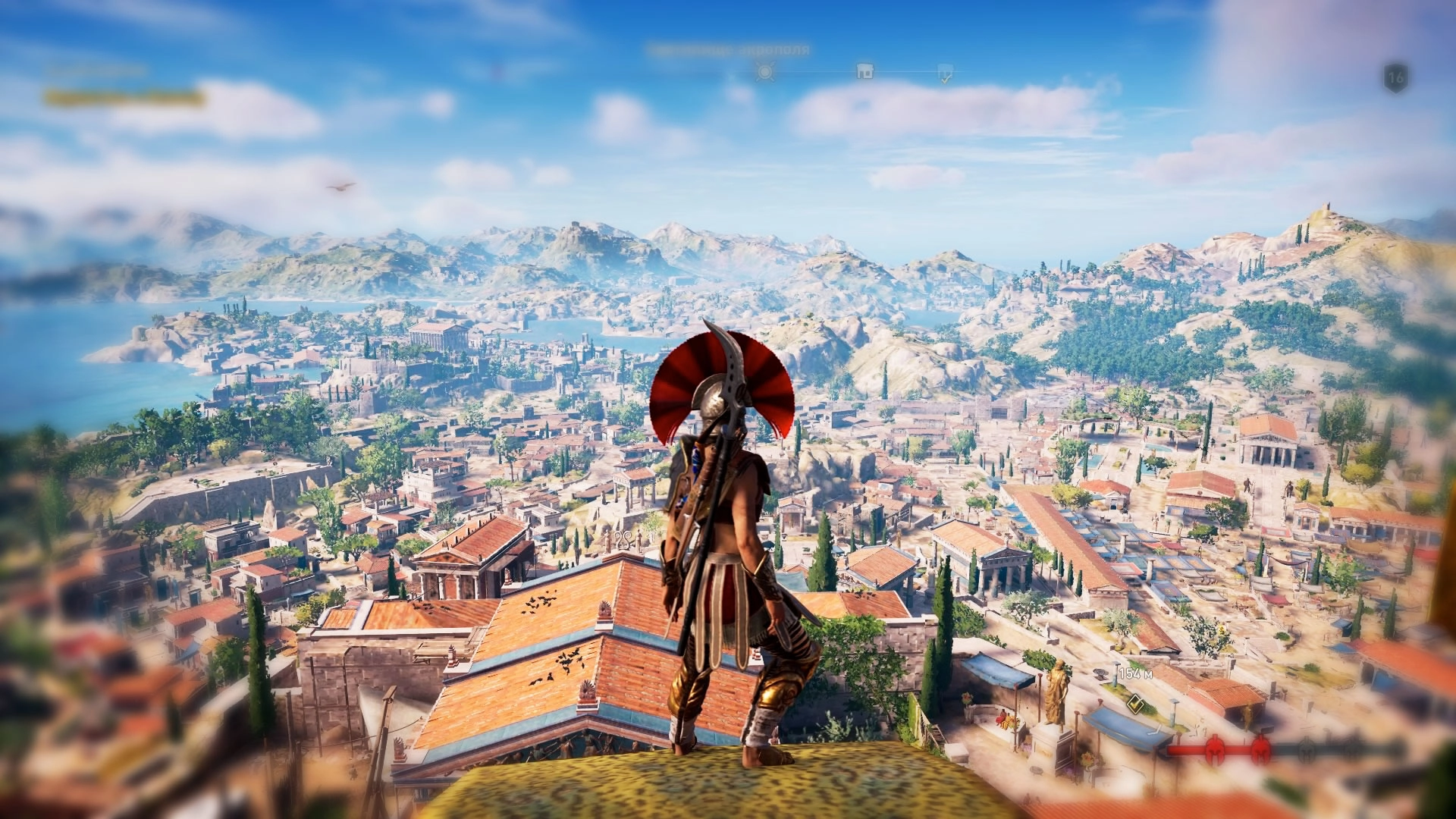Open the tracked quest highlighted in yellow
This screenshot has width=1456, height=819.
(124, 98)
